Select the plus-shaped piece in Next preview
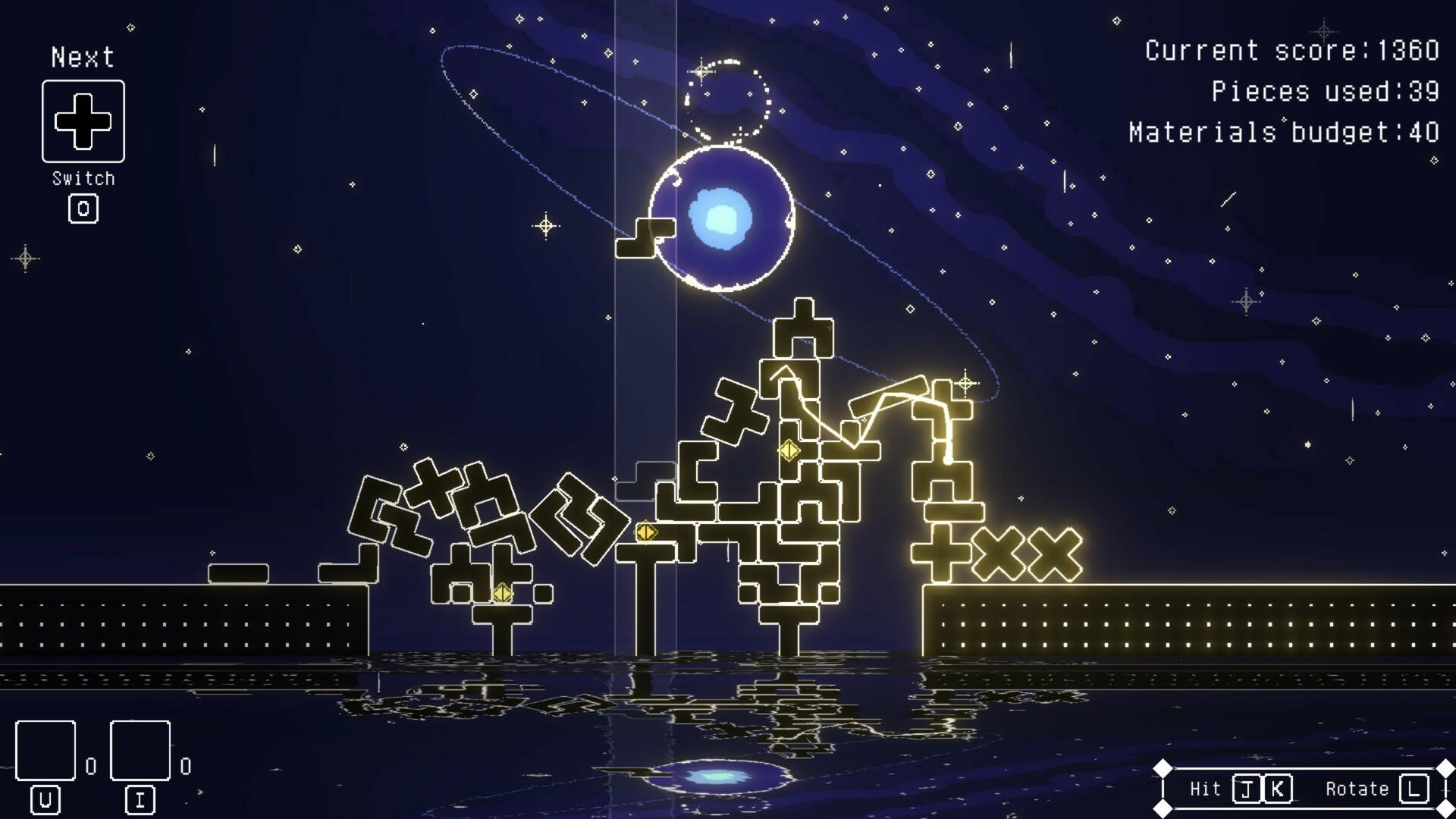 click(x=82, y=121)
